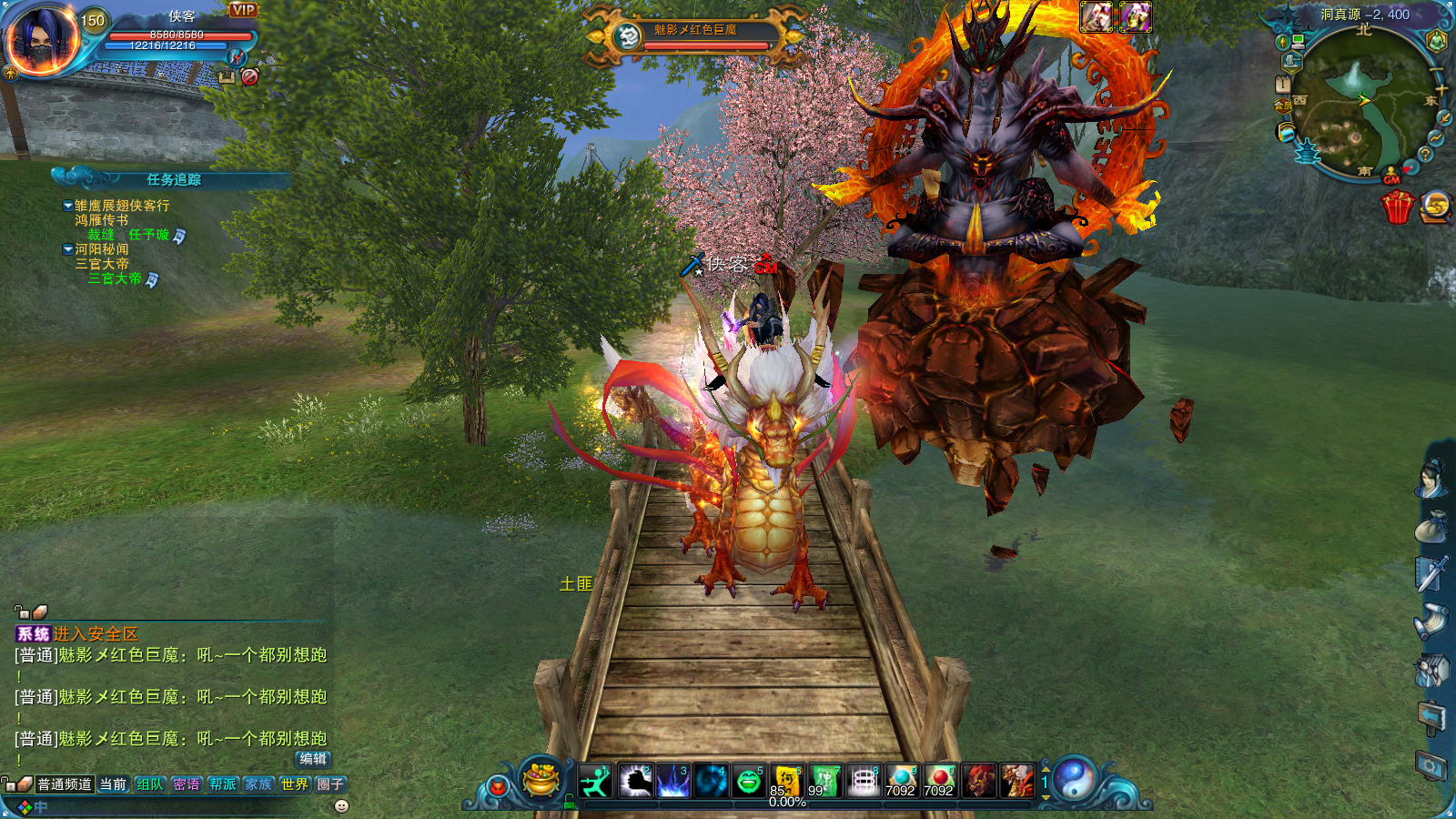Switch chat to the 世界 channel tab
1456x819 pixels.
click(x=294, y=784)
